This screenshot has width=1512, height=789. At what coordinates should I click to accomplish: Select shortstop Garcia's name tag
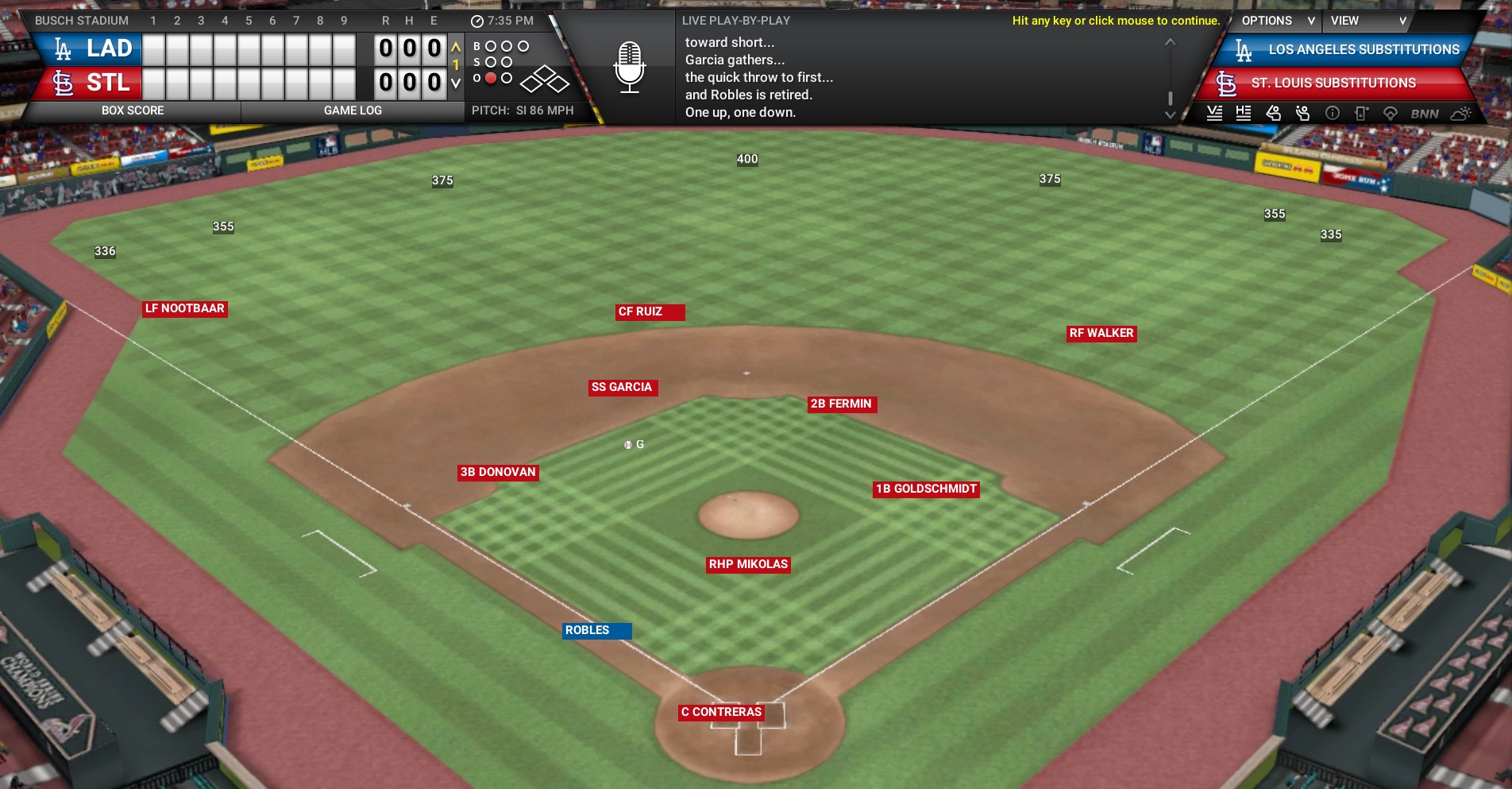click(623, 388)
